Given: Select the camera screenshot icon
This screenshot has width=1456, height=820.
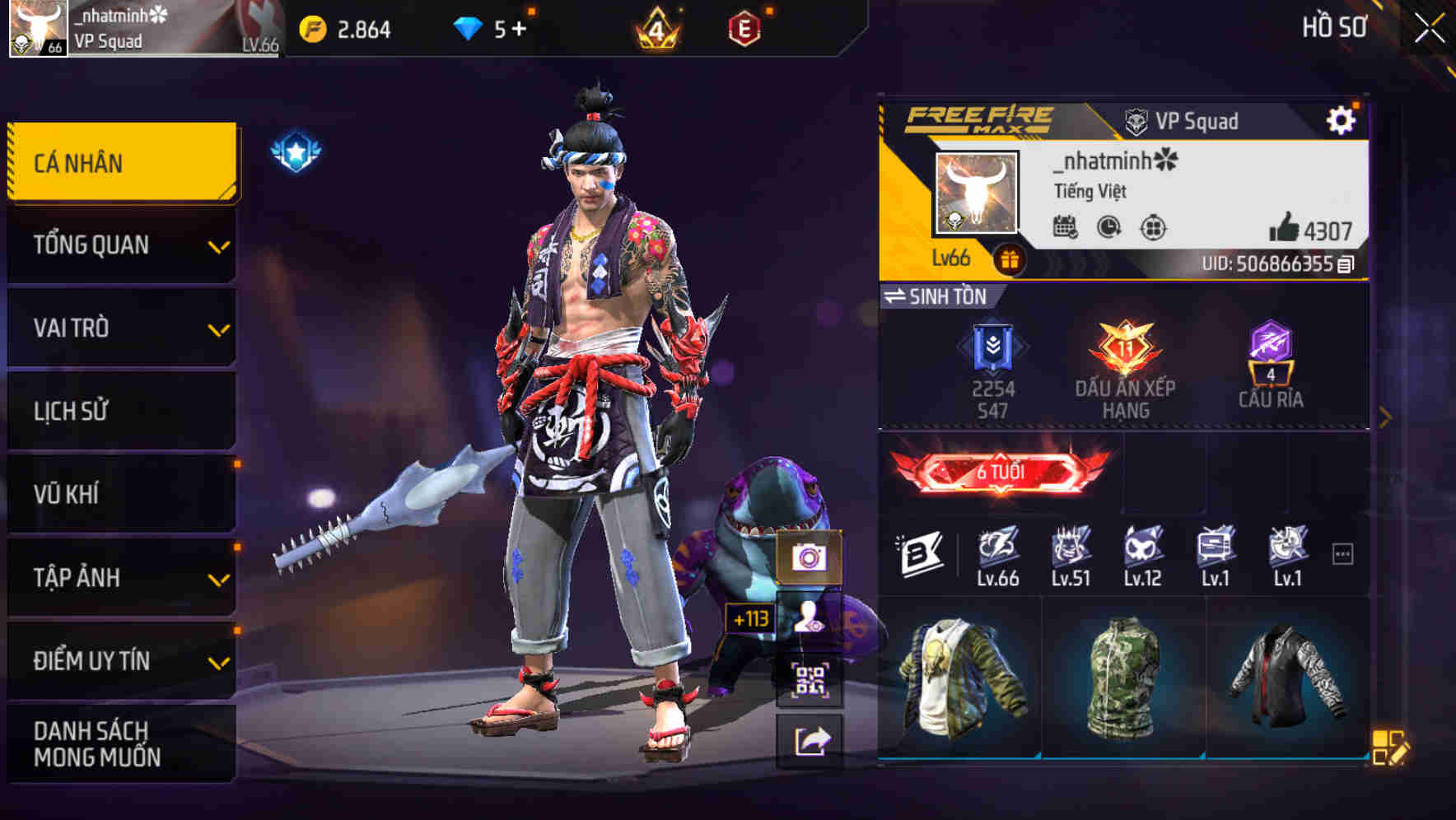Looking at the screenshot, I should click(x=810, y=557).
